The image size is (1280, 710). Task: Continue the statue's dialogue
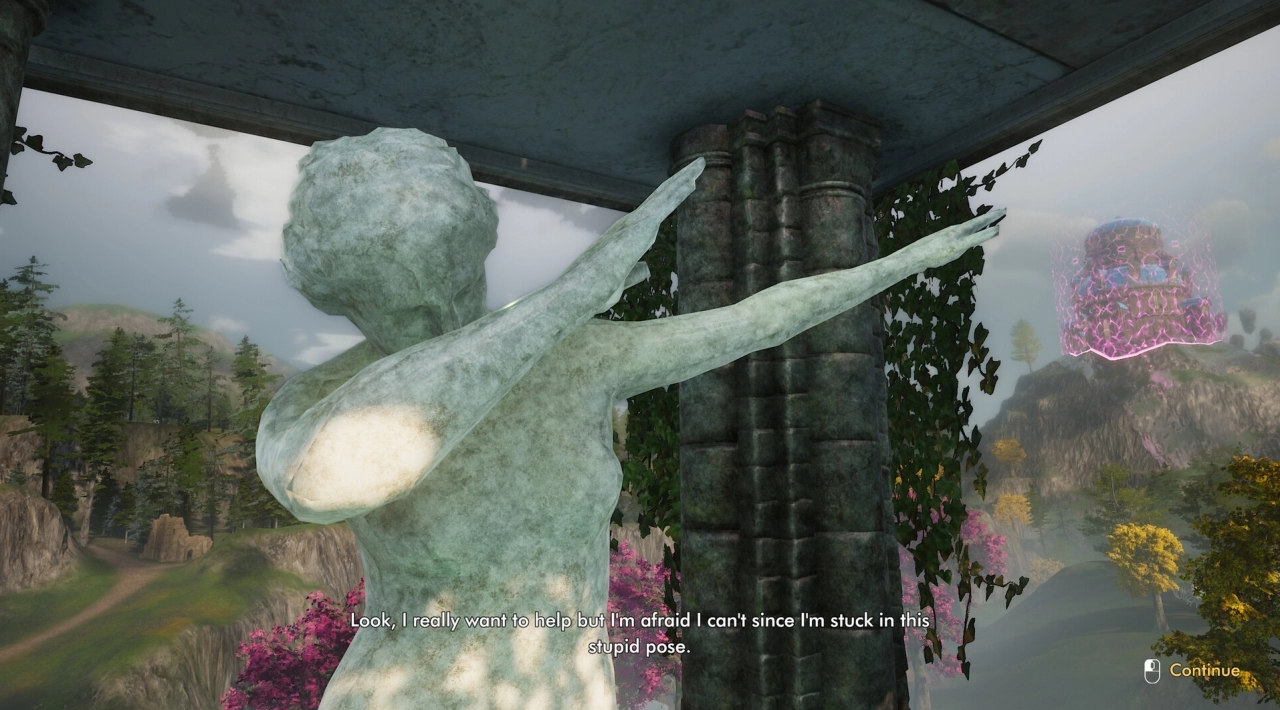[1203, 671]
